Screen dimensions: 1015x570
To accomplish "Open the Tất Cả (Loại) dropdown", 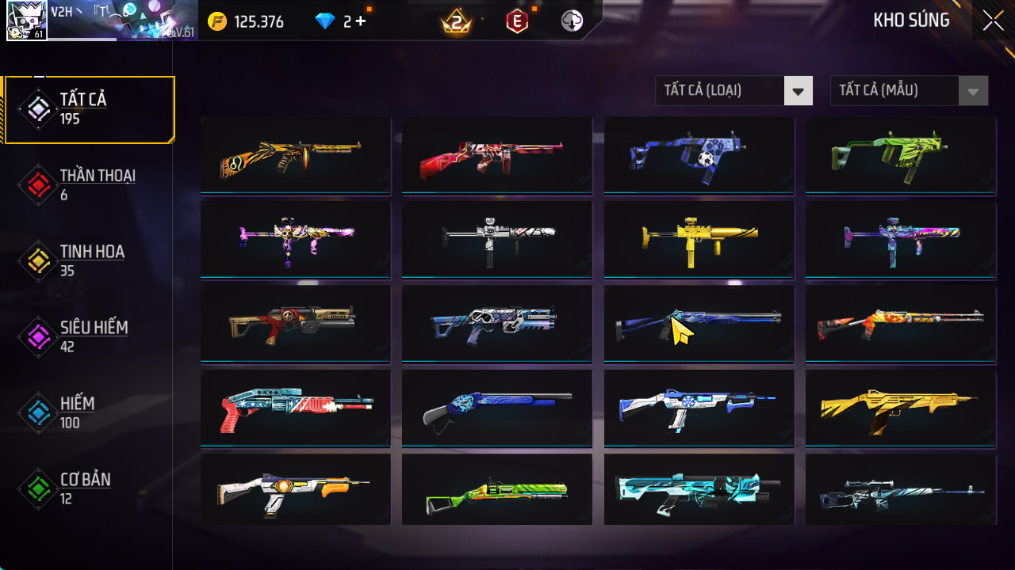I will [x=734, y=91].
